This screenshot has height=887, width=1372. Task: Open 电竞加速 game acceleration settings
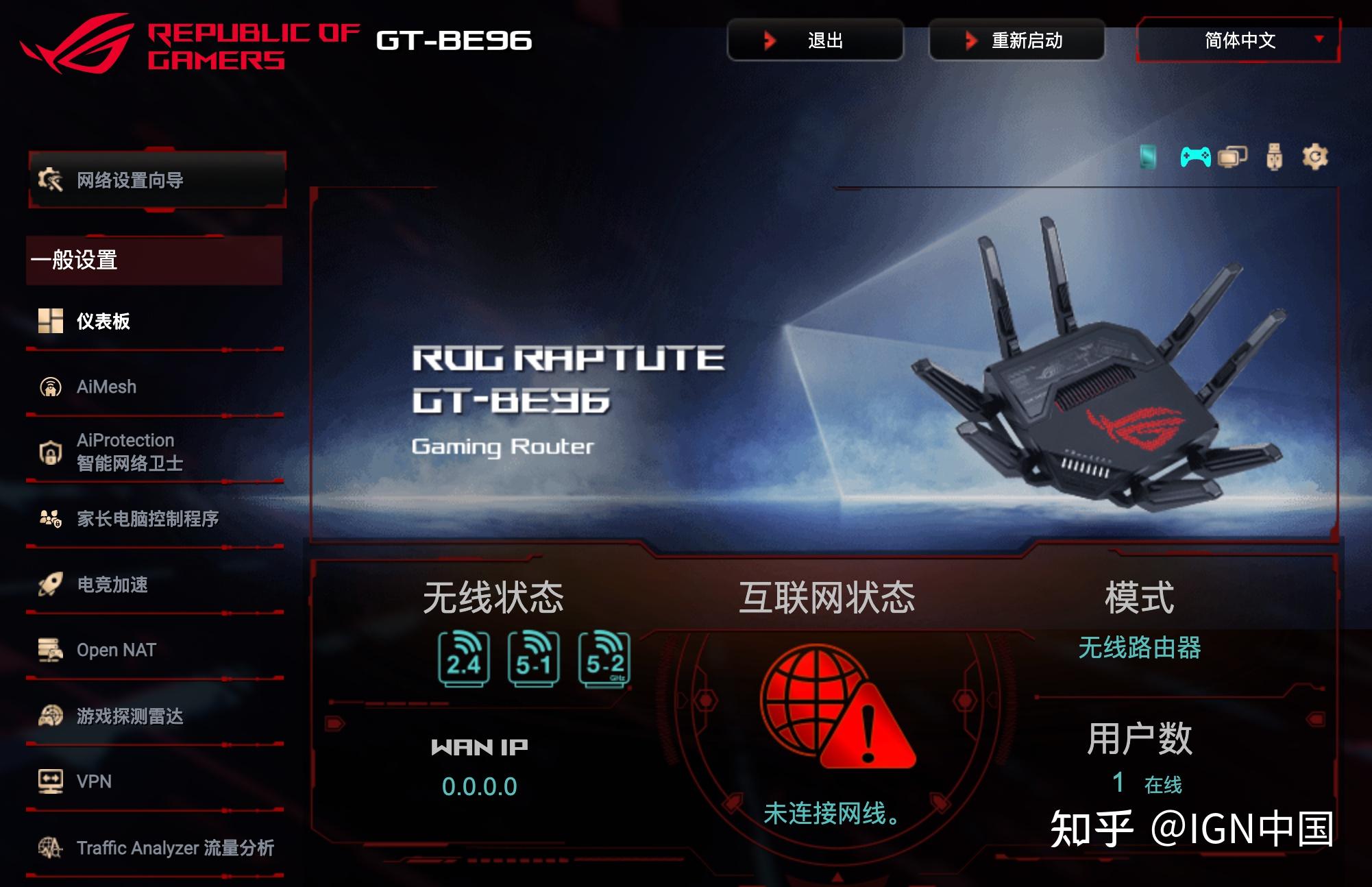[96, 586]
